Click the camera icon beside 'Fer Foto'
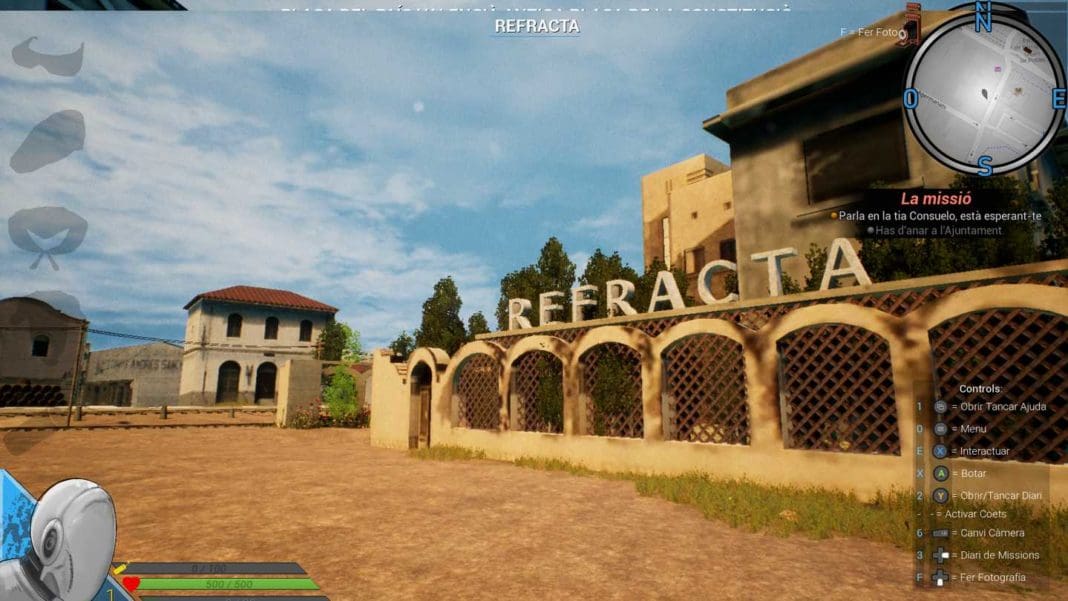The image size is (1068, 601). click(x=908, y=30)
